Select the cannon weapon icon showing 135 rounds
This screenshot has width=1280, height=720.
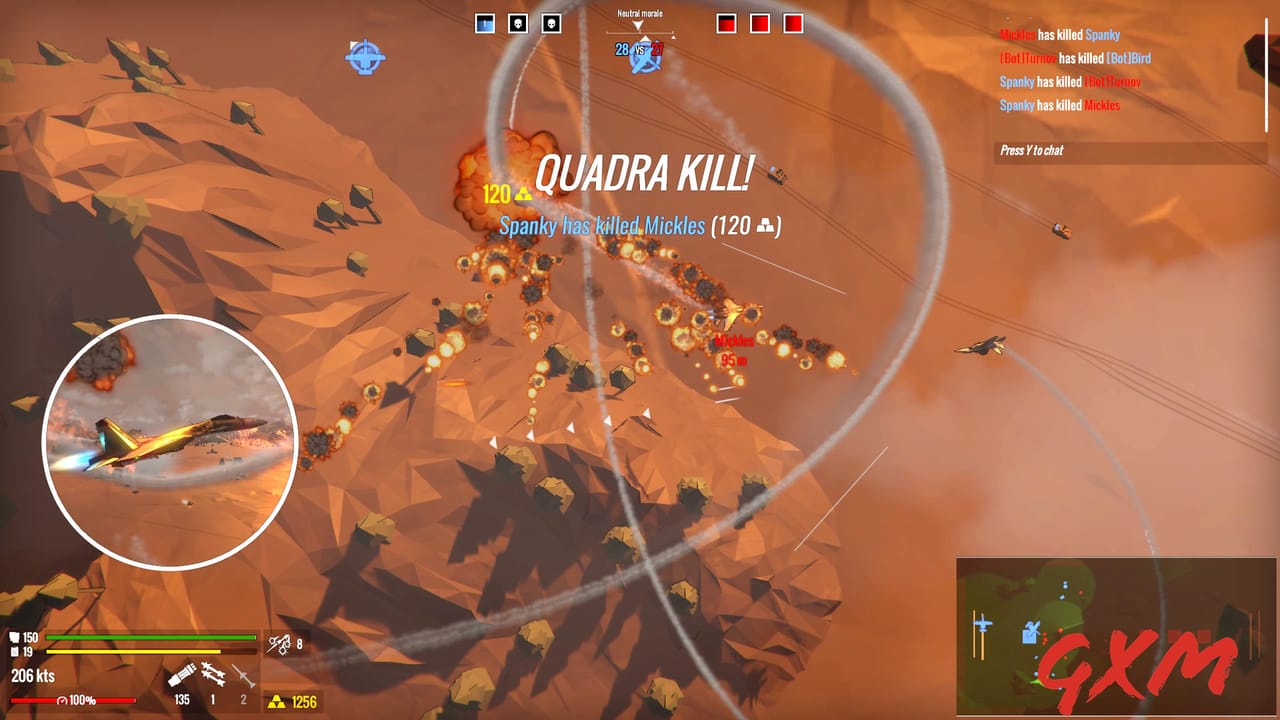point(182,673)
